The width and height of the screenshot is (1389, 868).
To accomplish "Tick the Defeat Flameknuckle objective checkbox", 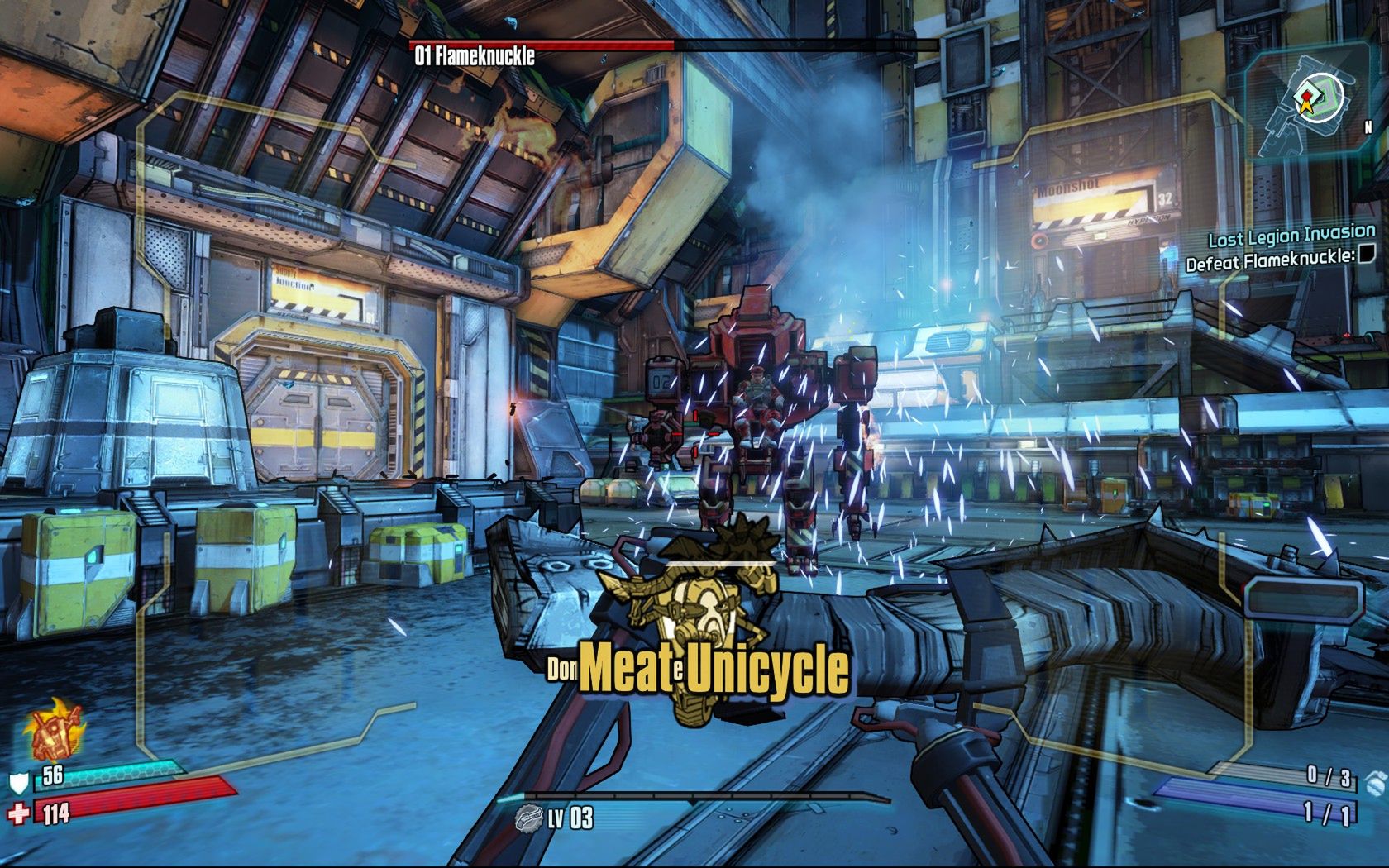I will click(1368, 254).
